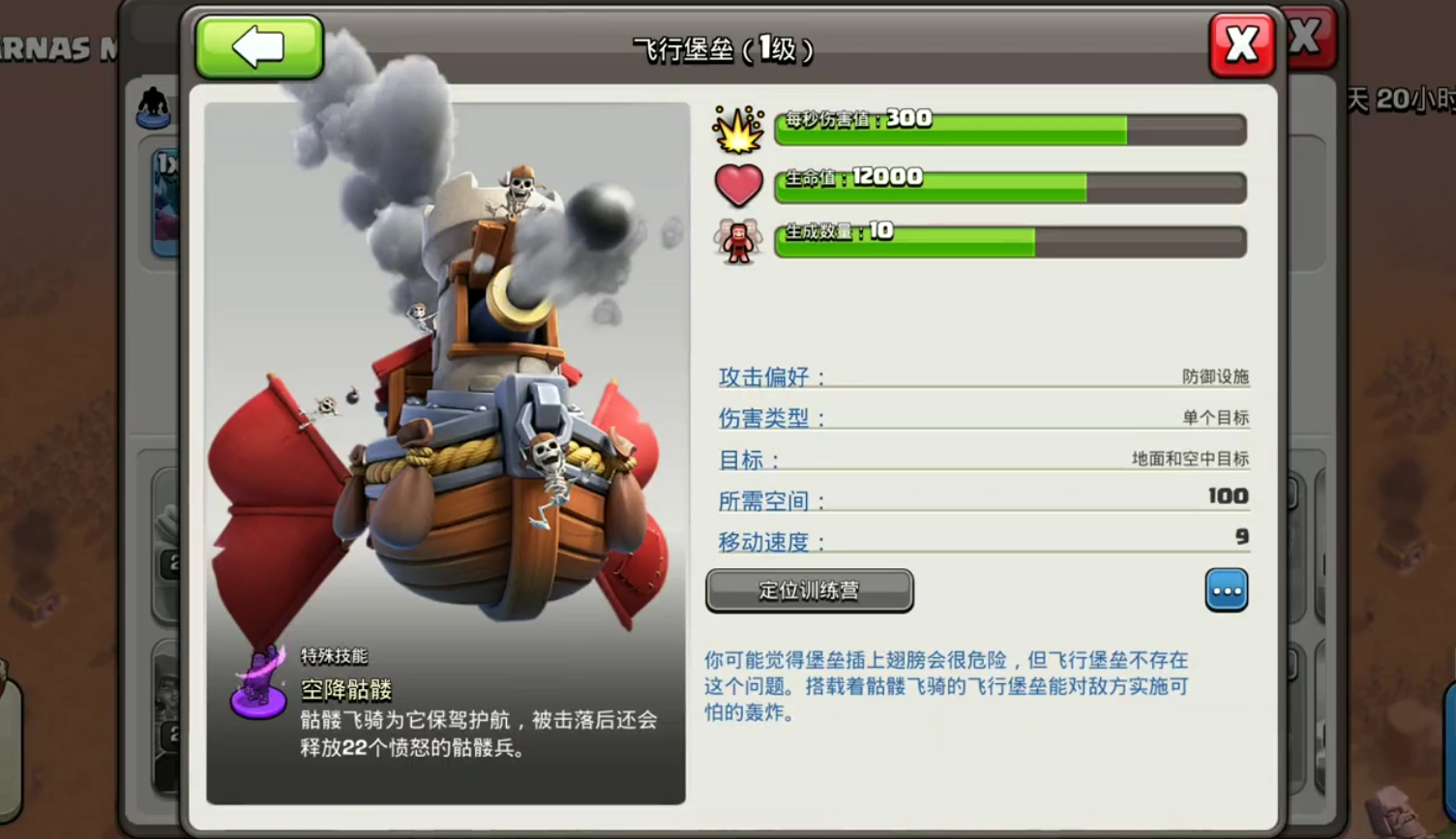Click the red unit spawn-count icon
The width and height of the screenshot is (1456, 839).
pos(739,239)
